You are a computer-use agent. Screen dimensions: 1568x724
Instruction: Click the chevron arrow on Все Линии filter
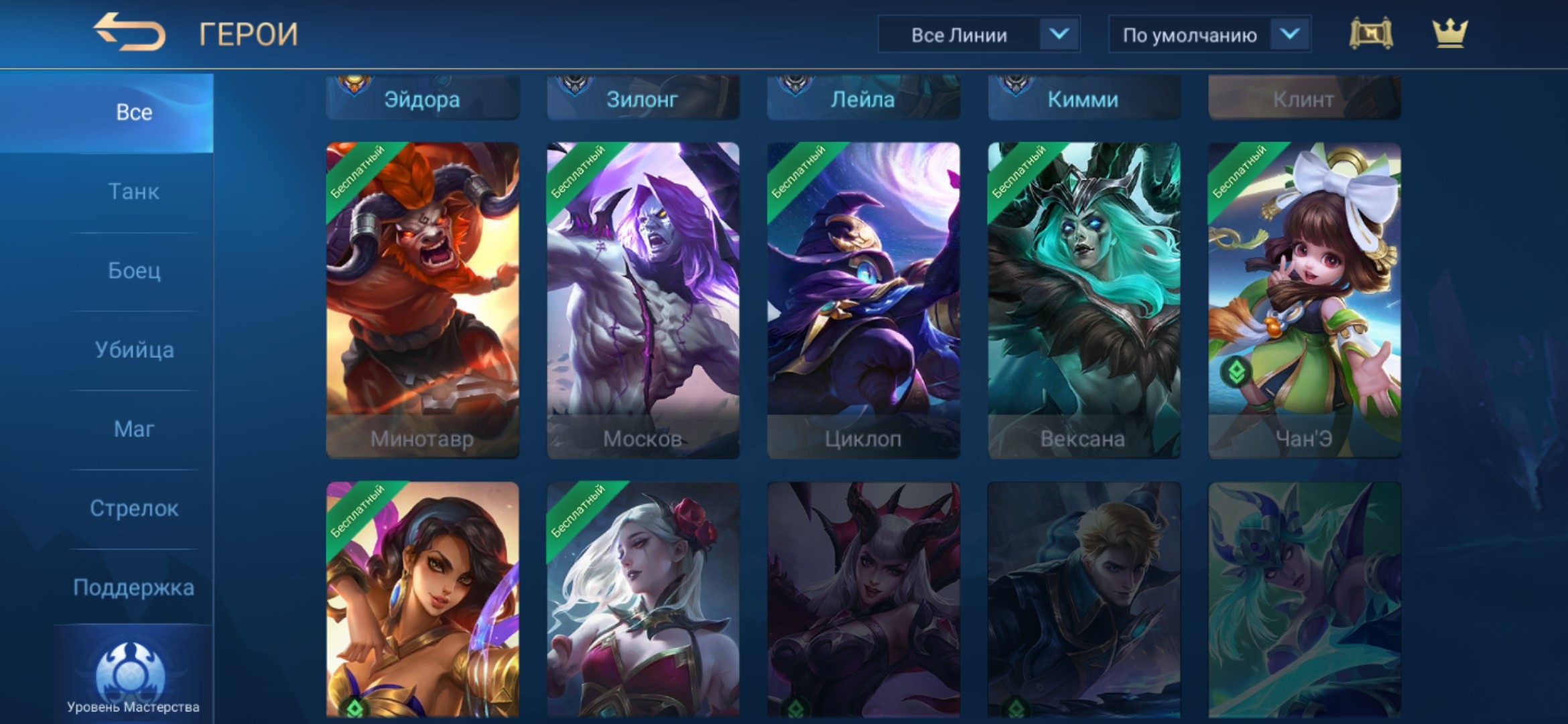pos(1061,35)
